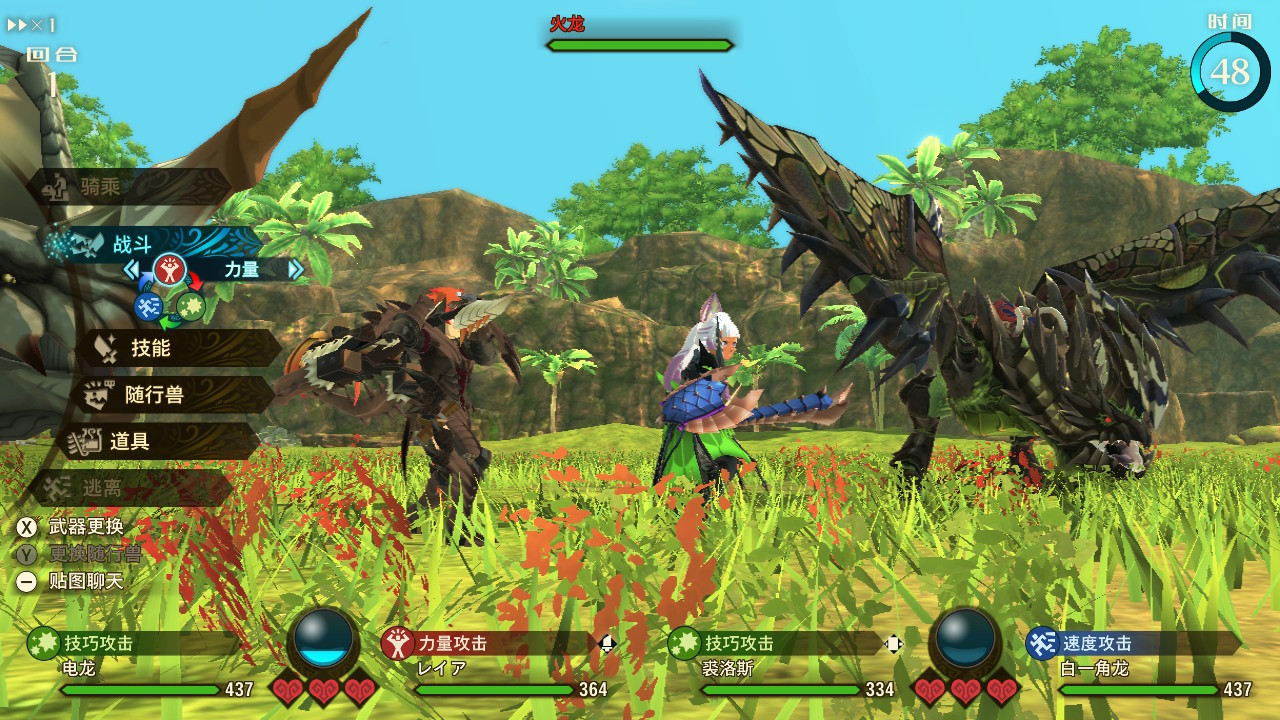The image size is (1280, 720).
Task: Pick the blue speed attack icon
Action: [x=149, y=306]
